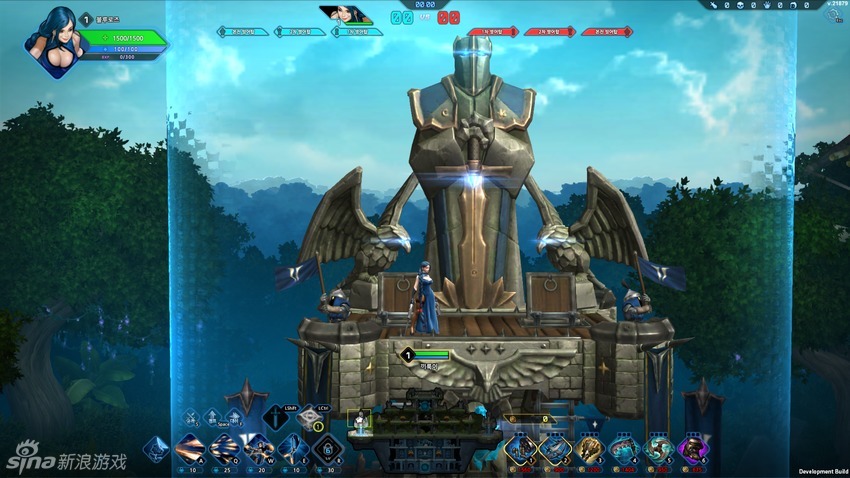Select the LShift sword skill icon

tap(275, 417)
